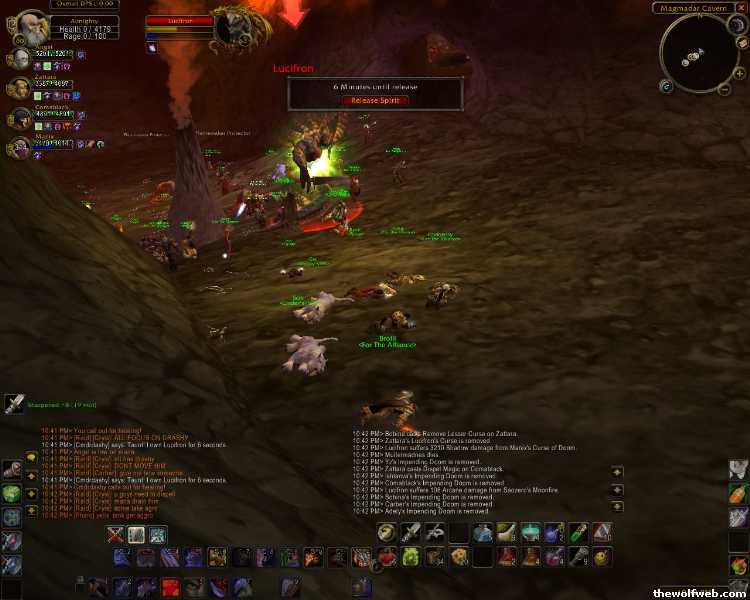Click the sharpened weapon buff icon
The height and width of the screenshot is (600, 750).
(x=14, y=403)
